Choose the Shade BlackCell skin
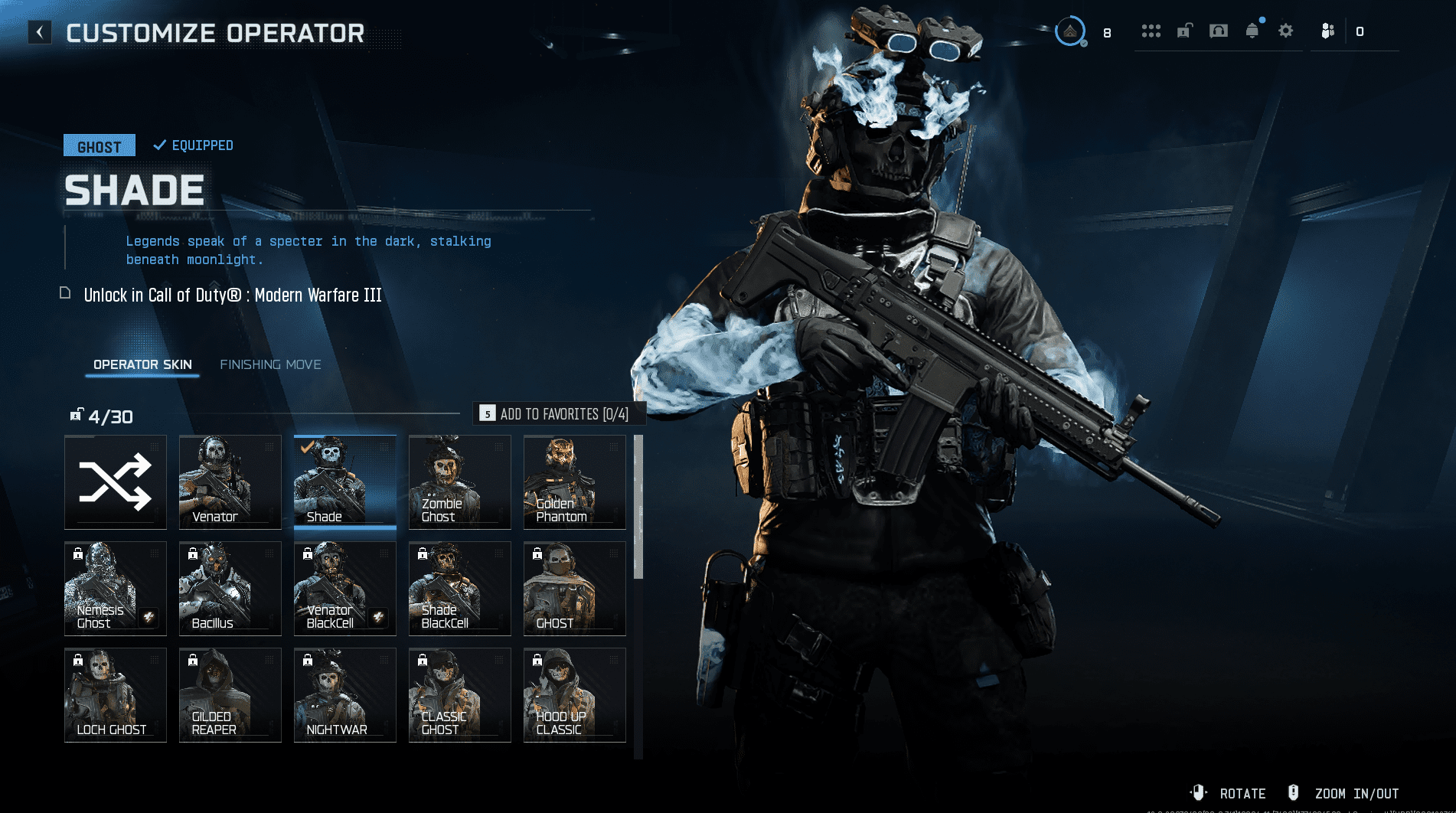1456x813 pixels. click(460, 589)
